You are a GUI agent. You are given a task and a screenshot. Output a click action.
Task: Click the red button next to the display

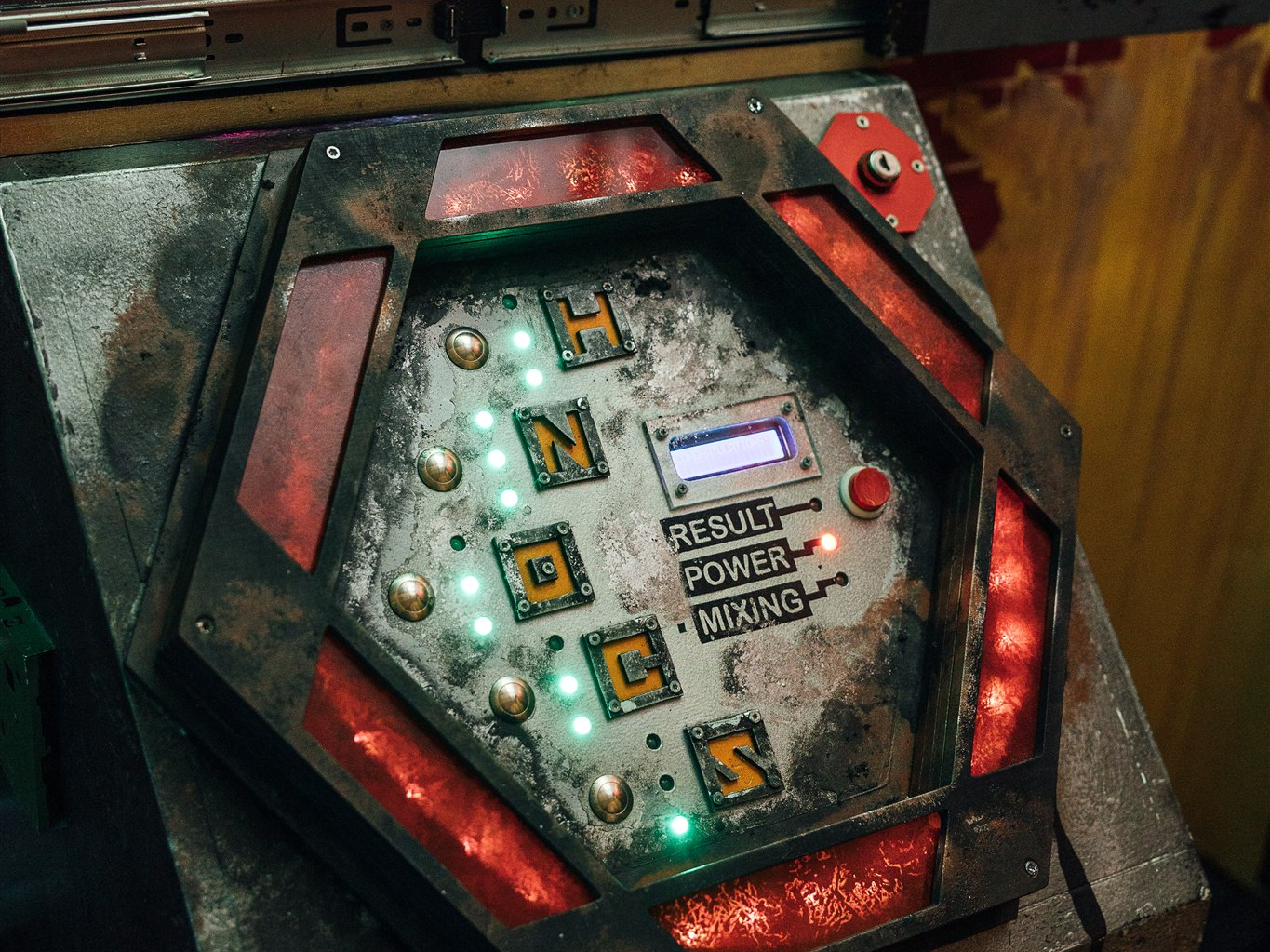(866, 489)
